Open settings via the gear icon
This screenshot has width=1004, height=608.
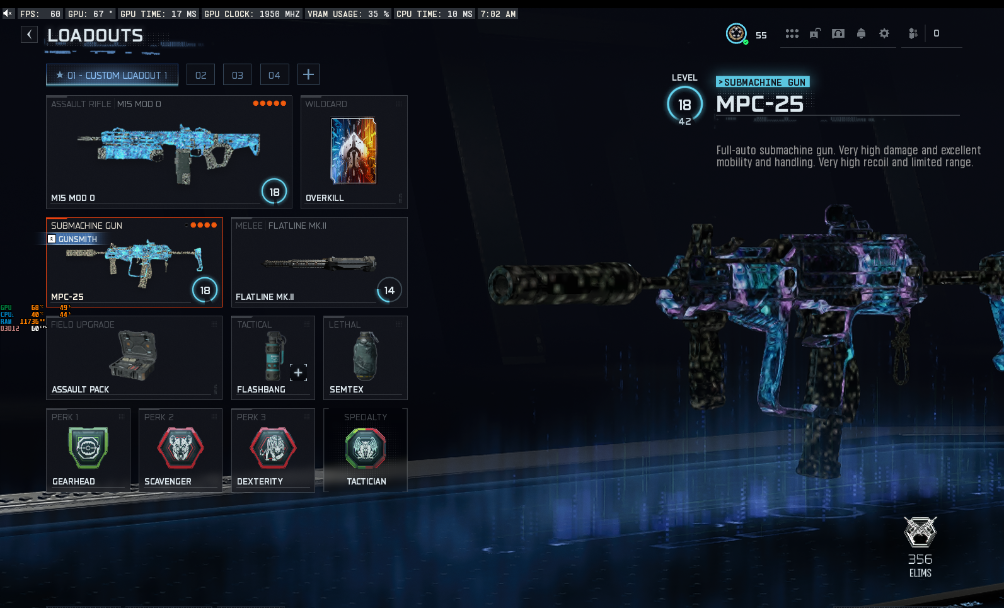coord(884,34)
